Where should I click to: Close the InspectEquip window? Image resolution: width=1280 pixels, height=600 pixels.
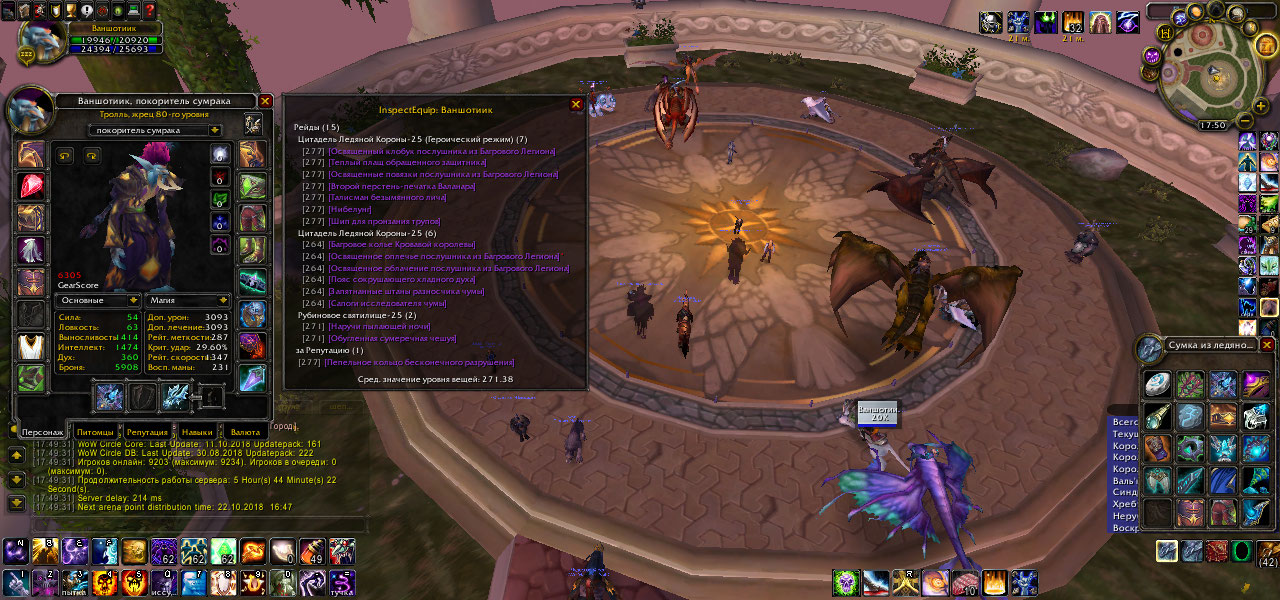576,104
